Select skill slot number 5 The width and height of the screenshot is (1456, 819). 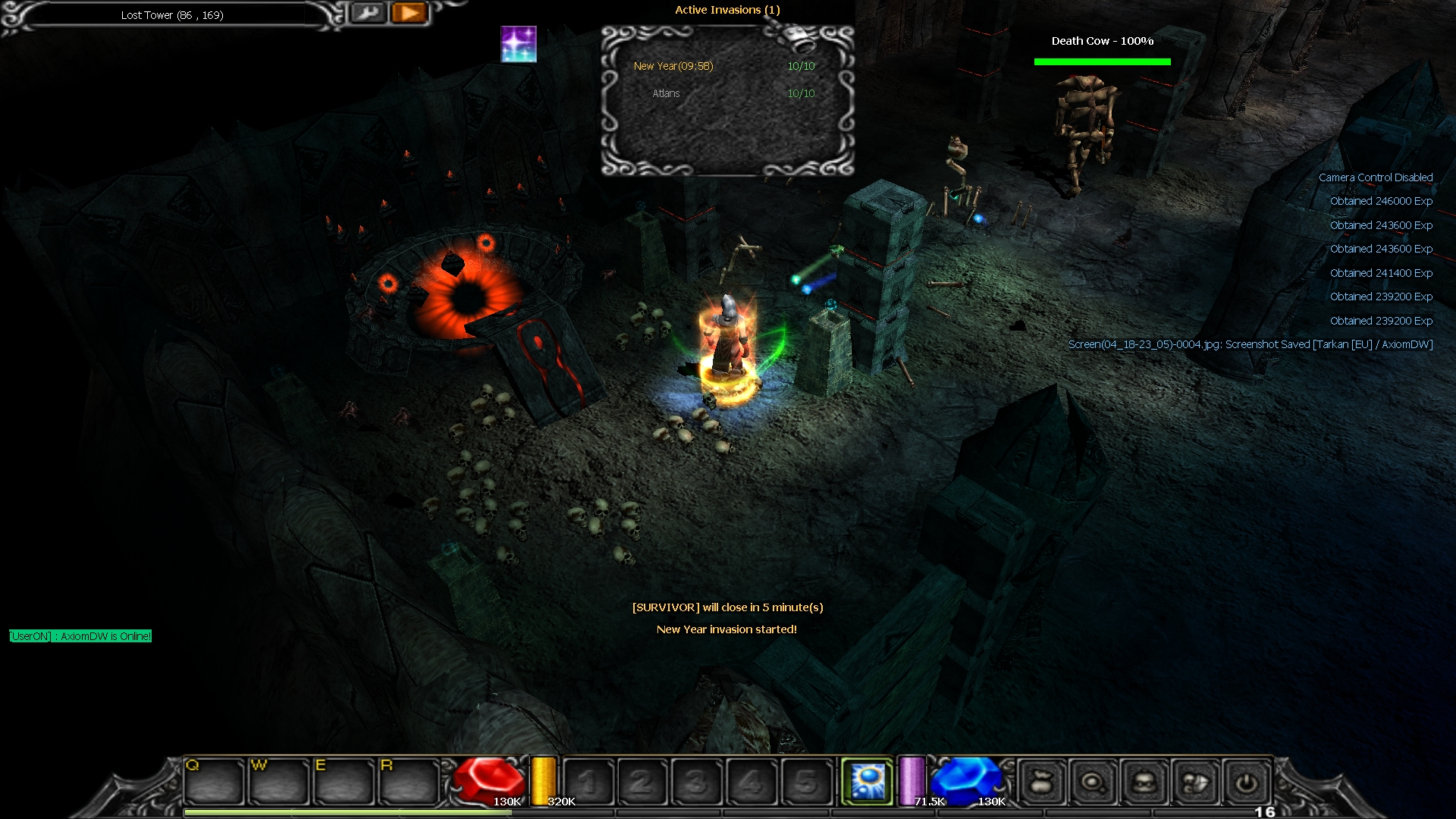806,782
